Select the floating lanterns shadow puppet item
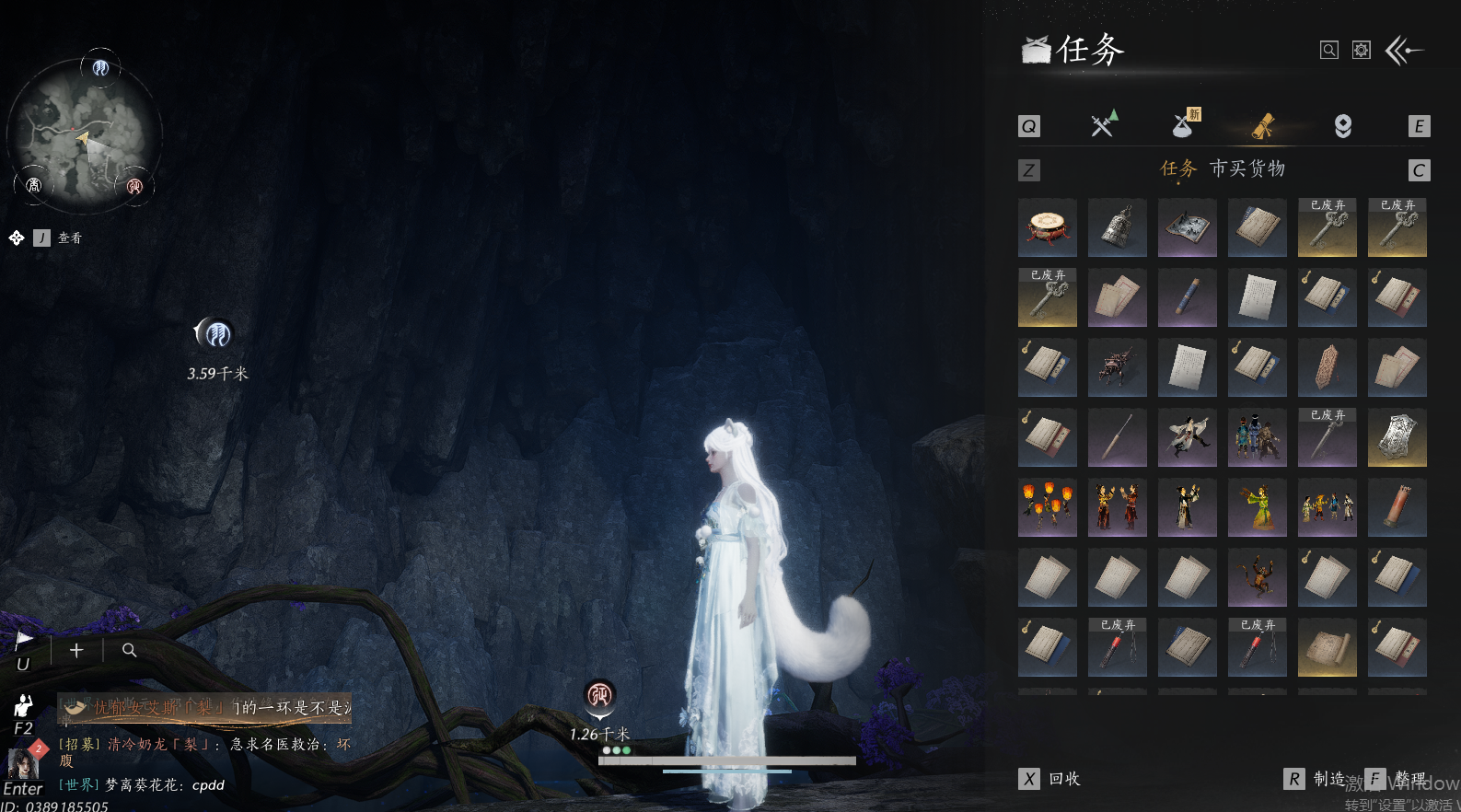 click(x=1048, y=507)
